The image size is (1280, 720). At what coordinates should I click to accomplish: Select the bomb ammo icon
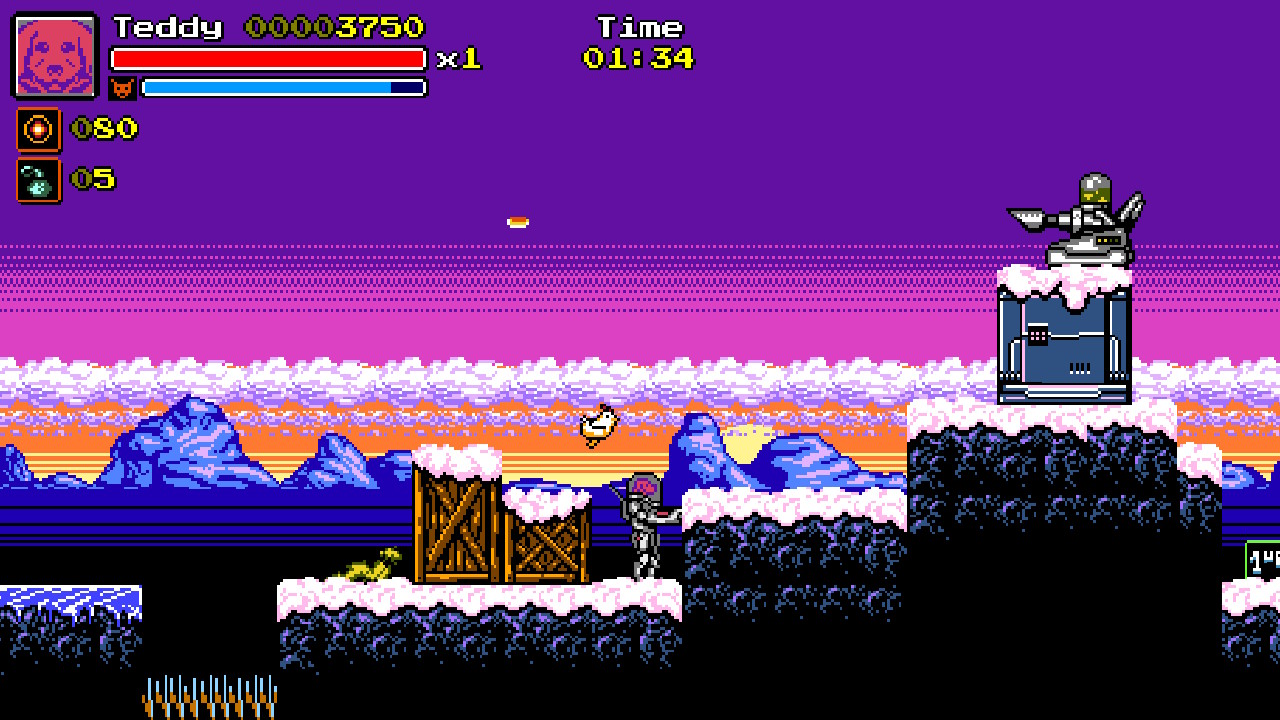point(39,181)
